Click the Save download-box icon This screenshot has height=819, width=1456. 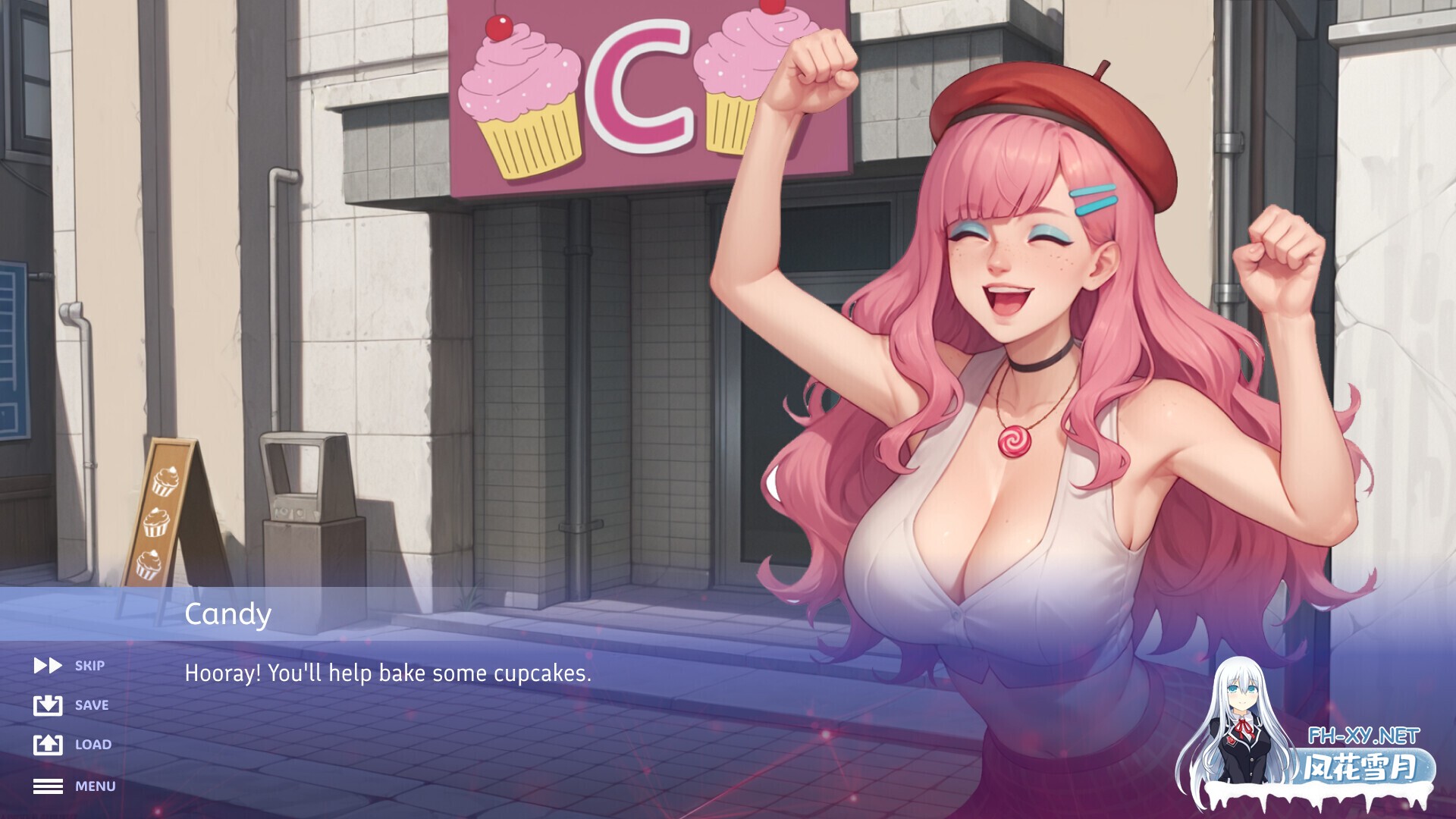pyautogui.click(x=48, y=705)
